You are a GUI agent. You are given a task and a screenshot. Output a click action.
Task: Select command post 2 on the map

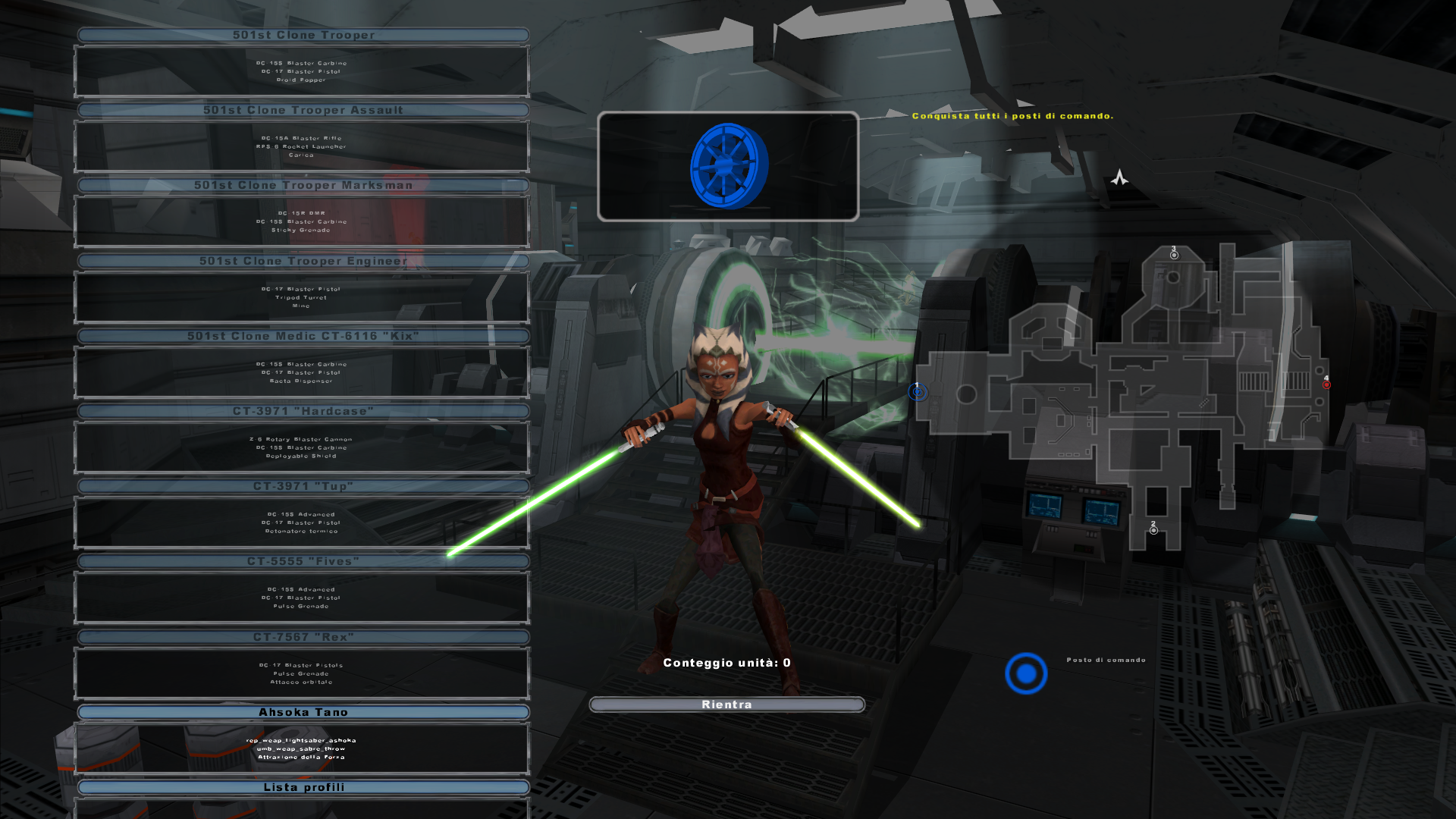pyautogui.click(x=1153, y=530)
